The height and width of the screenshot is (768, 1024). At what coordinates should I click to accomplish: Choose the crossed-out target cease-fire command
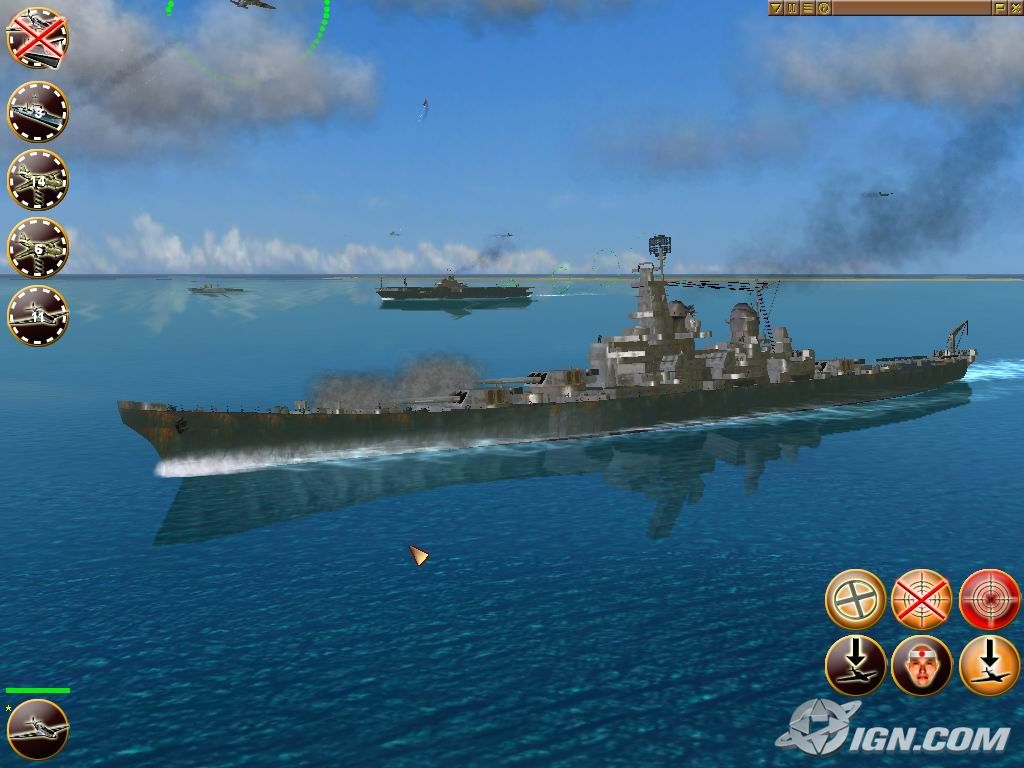click(x=921, y=599)
